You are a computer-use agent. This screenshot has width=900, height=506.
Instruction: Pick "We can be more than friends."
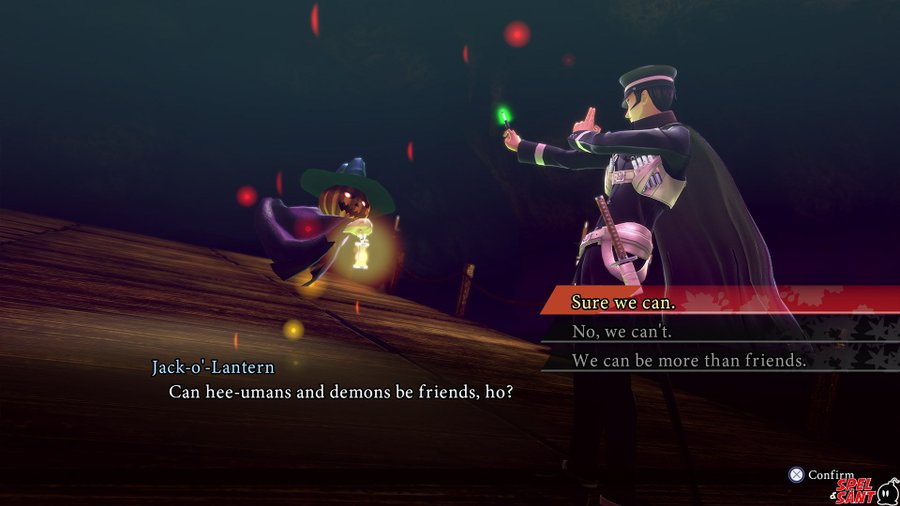pos(688,360)
